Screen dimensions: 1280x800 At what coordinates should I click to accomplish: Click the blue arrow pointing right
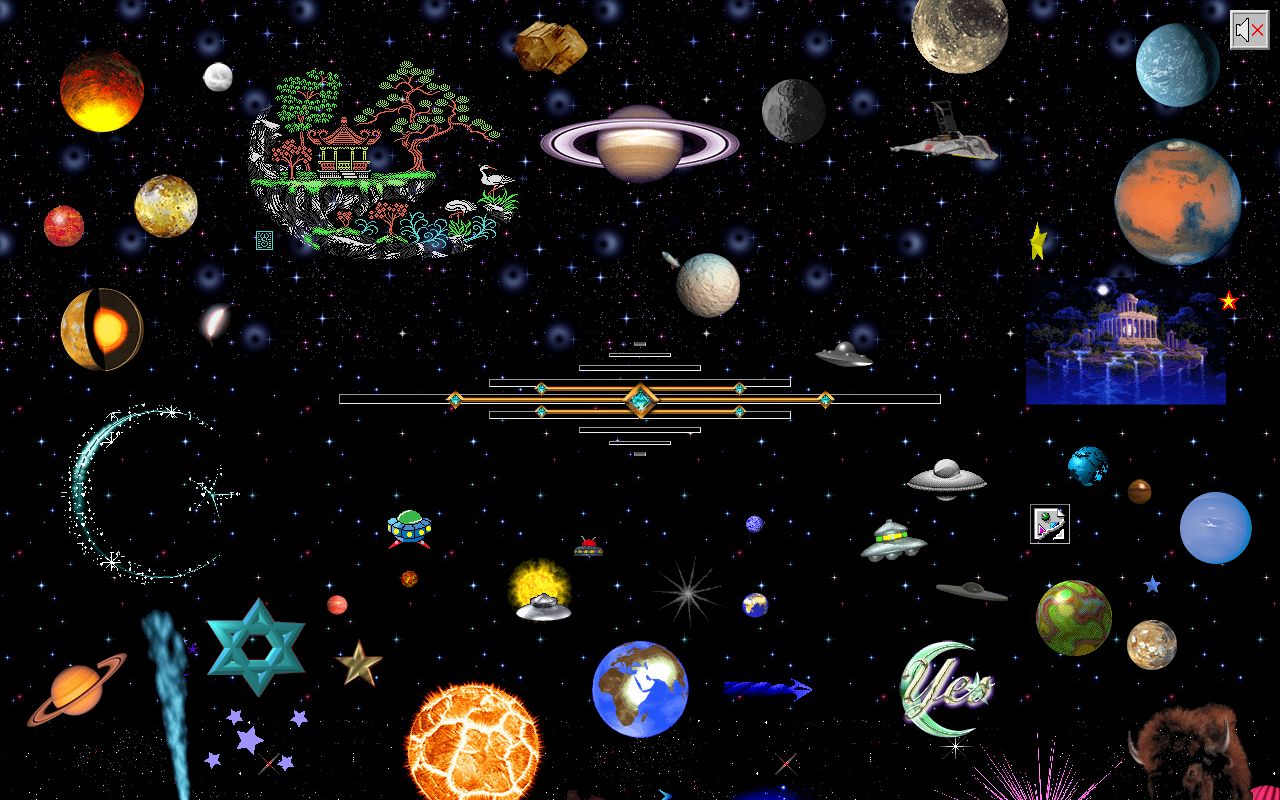pyautogui.click(x=765, y=688)
